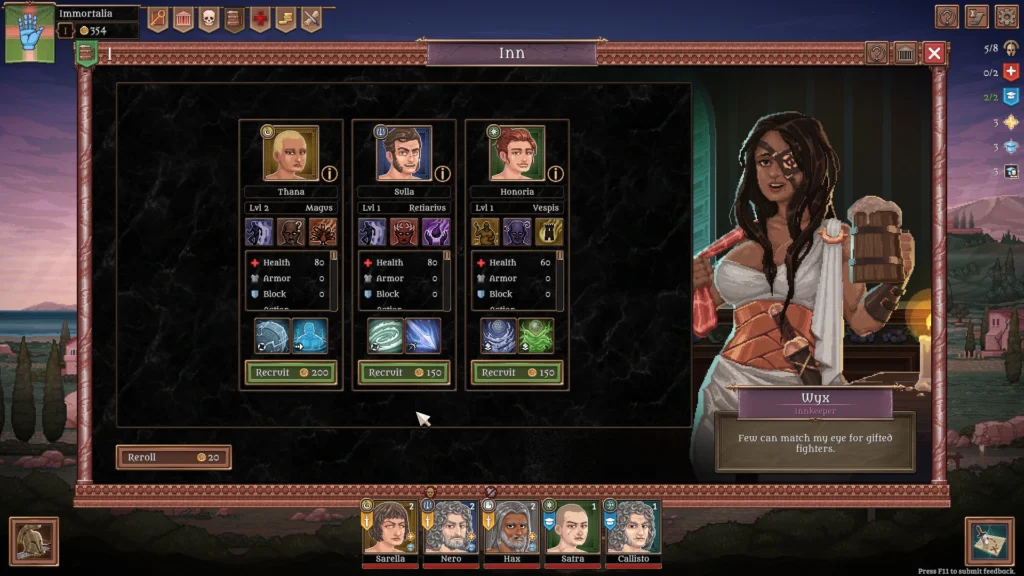Image resolution: width=1024 pixels, height=576 pixels.
Task: Select Sarella in the roster bar
Action: [390, 528]
